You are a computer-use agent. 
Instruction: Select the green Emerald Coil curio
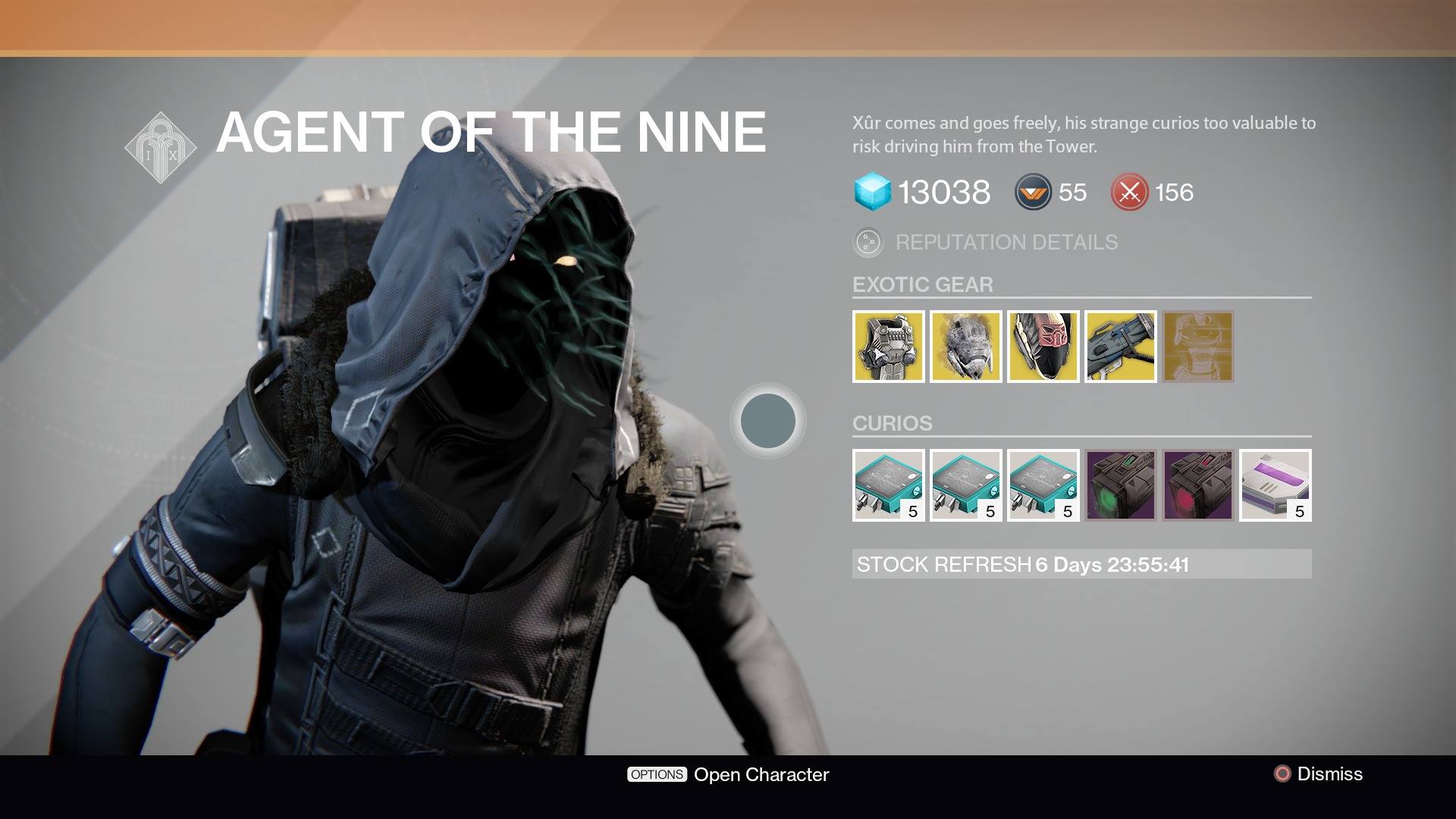point(1121,485)
